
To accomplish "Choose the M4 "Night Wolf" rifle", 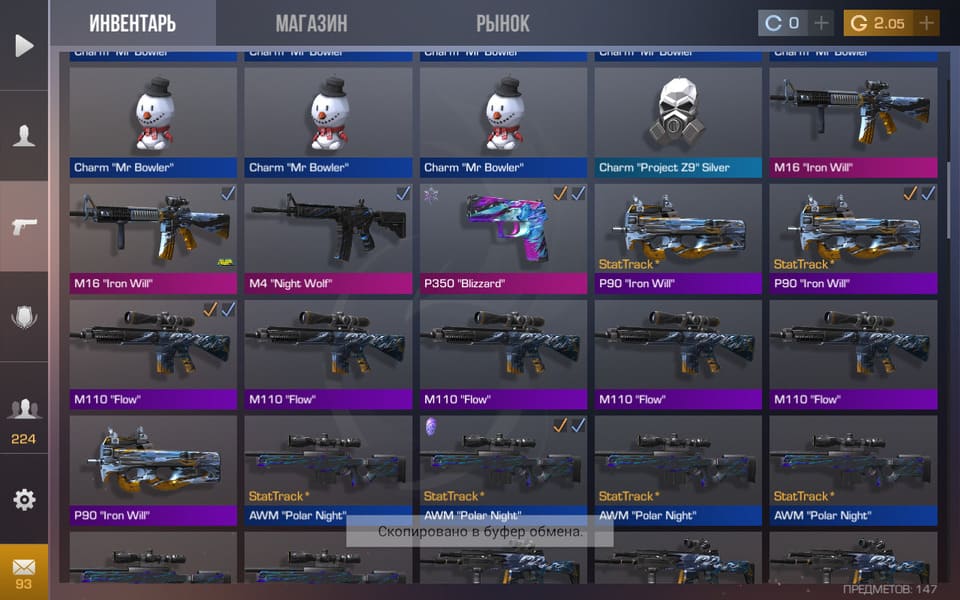I will (328, 237).
